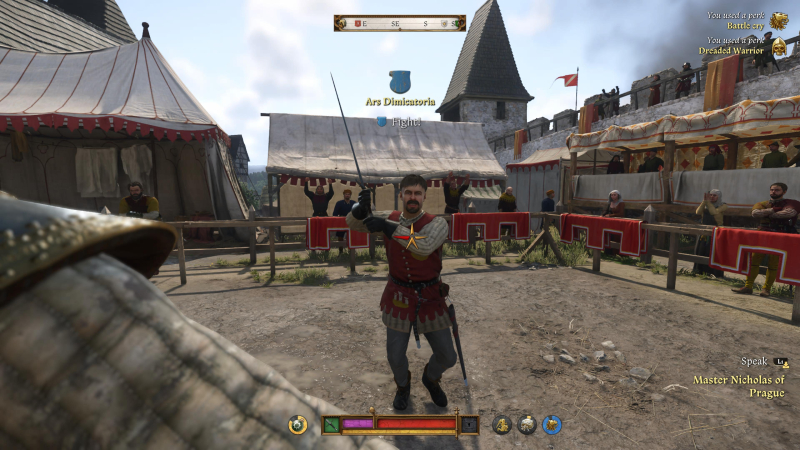Click the Dreaded Warrior skull helmet icon
800x450 pixels.
click(779, 46)
